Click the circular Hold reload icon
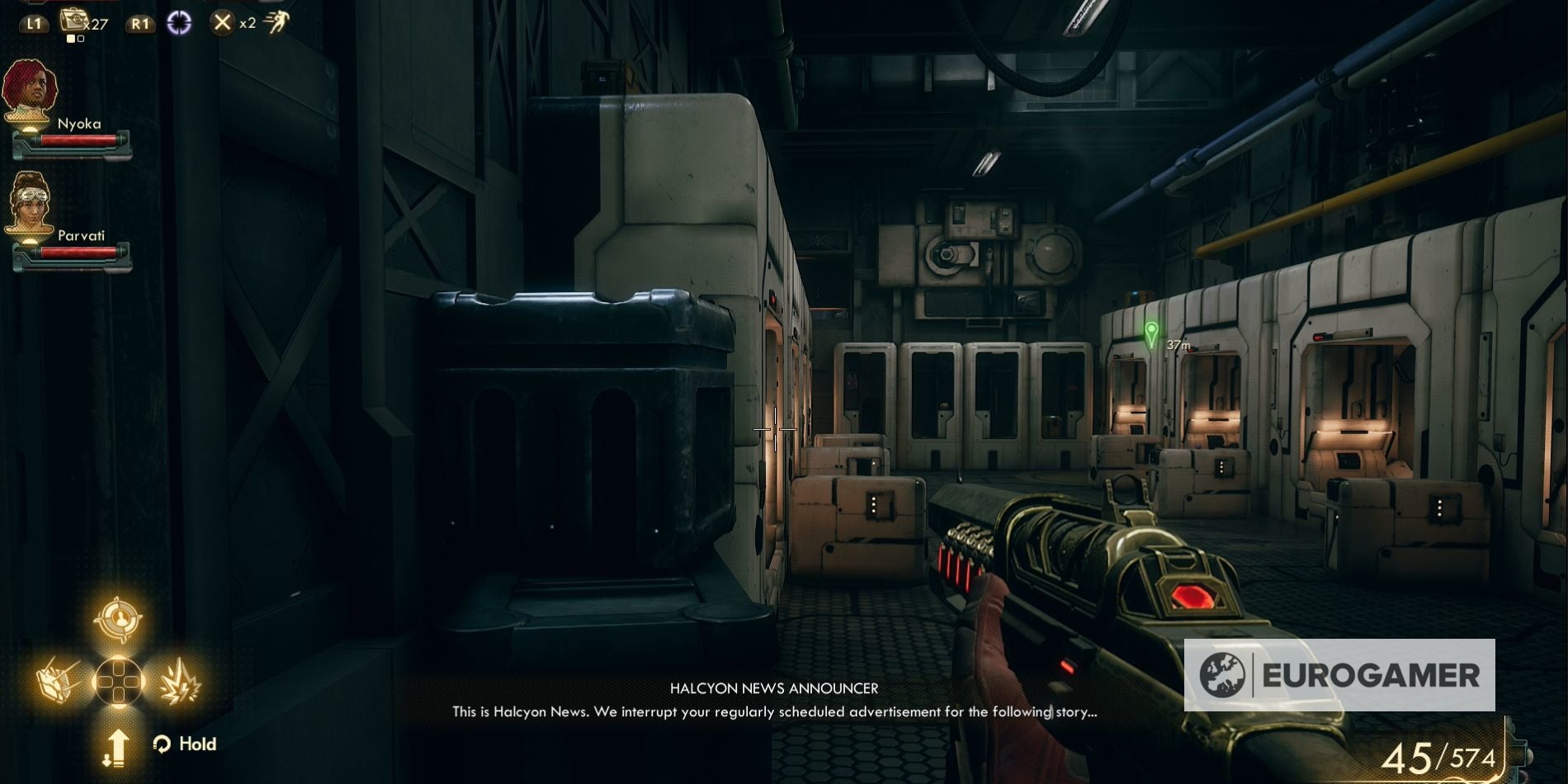The image size is (1568, 784). coord(162,744)
